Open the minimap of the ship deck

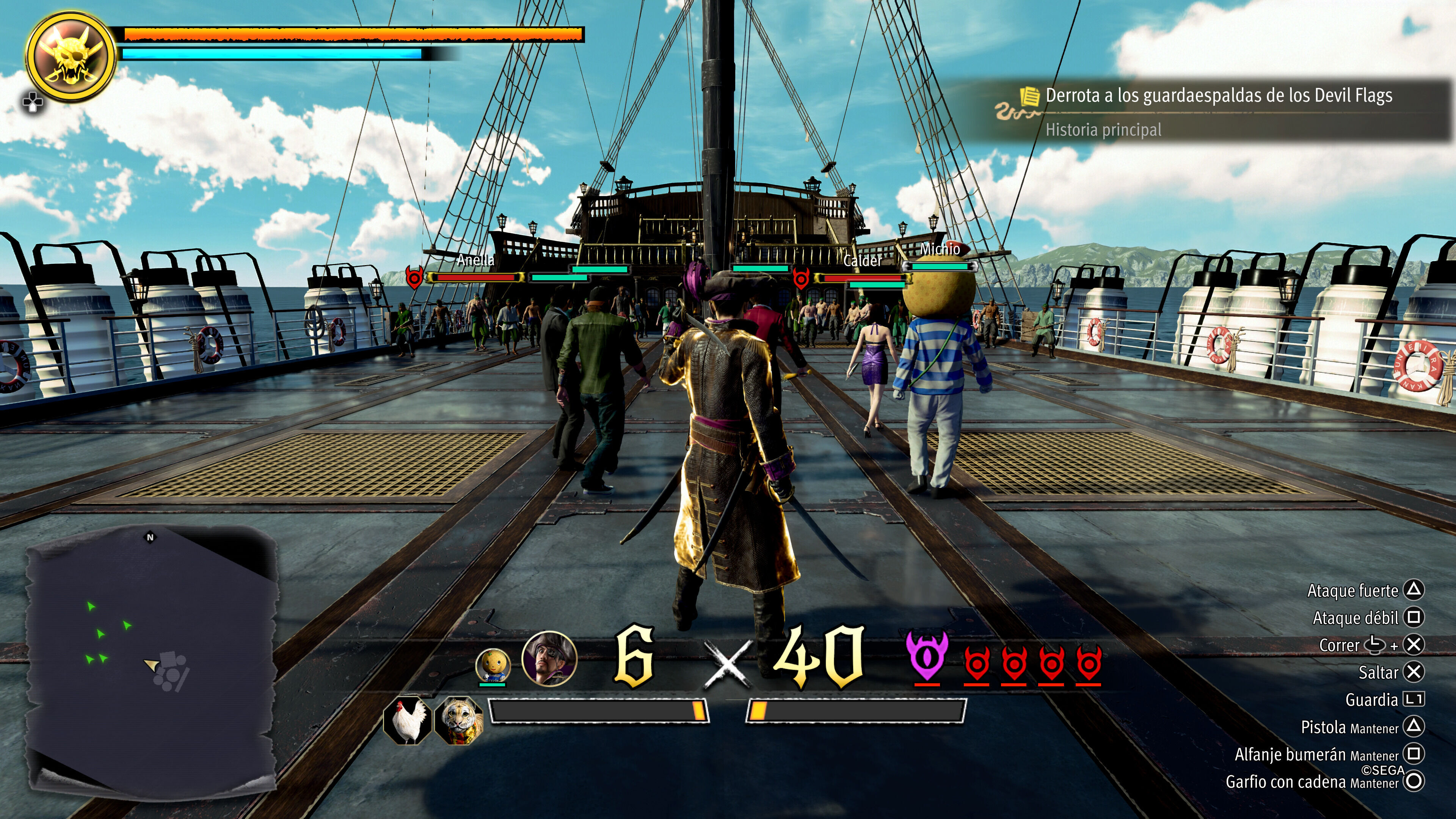[151, 656]
